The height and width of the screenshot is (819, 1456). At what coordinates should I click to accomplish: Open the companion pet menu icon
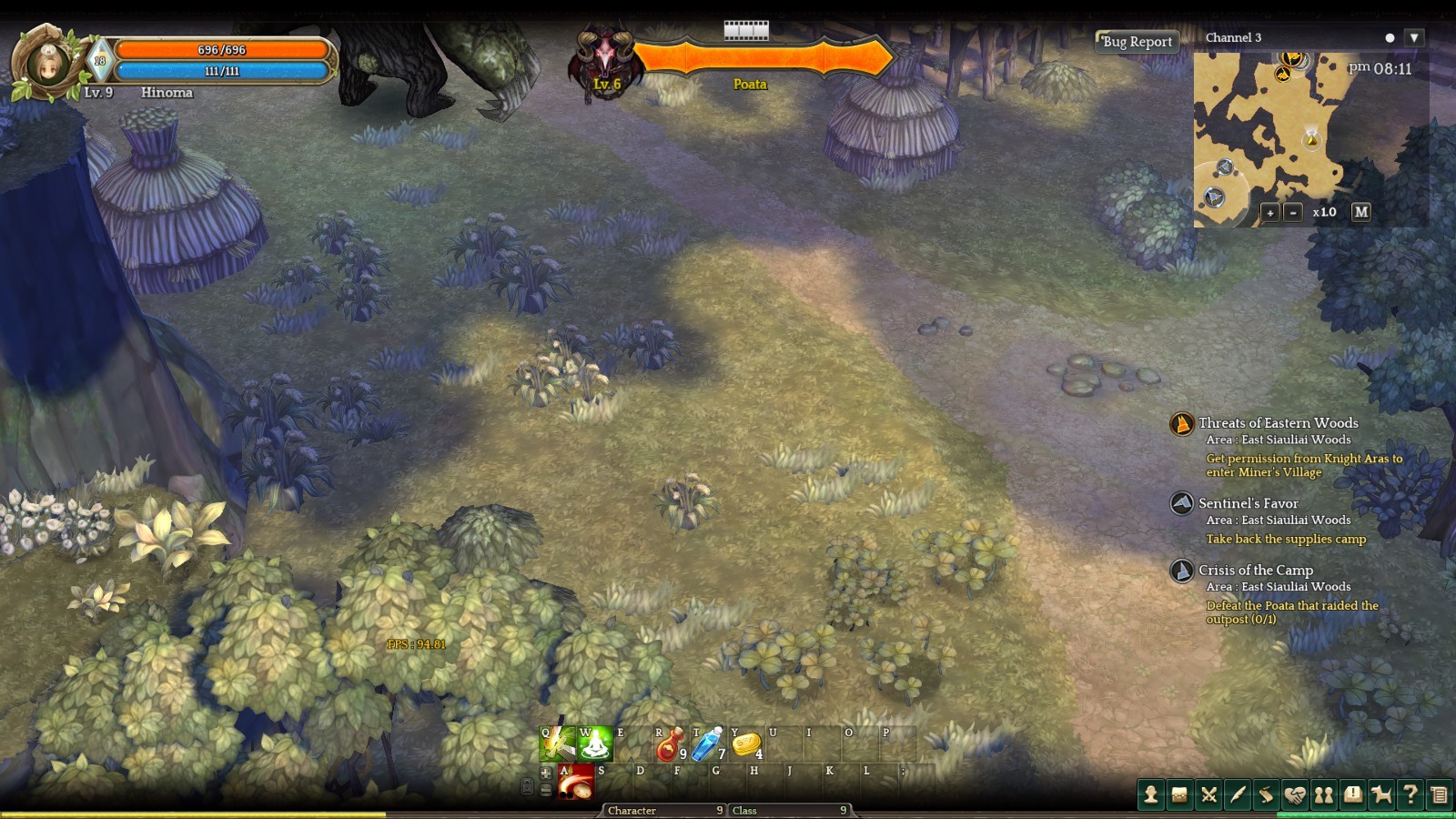click(1381, 794)
